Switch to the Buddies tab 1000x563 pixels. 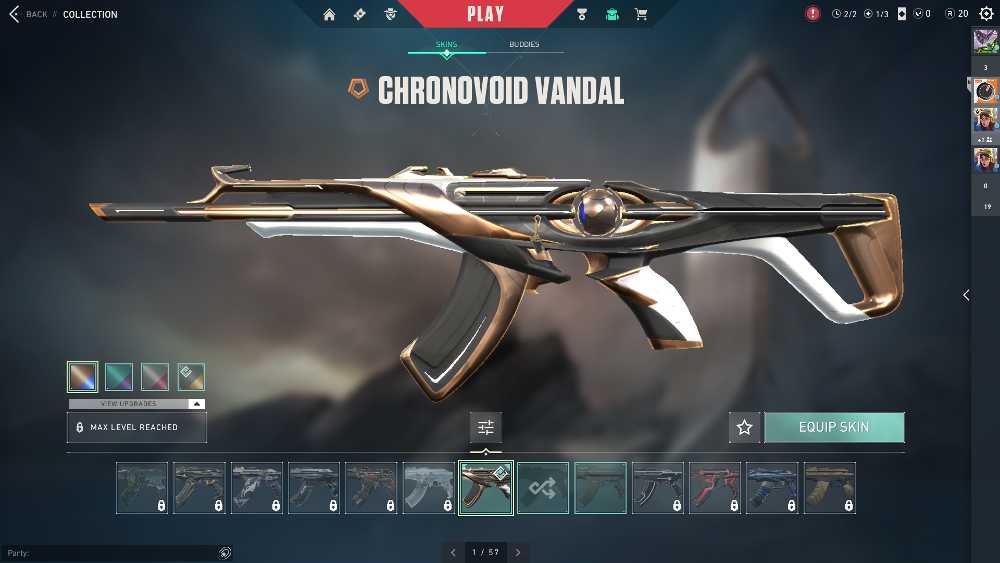[x=524, y=45]
